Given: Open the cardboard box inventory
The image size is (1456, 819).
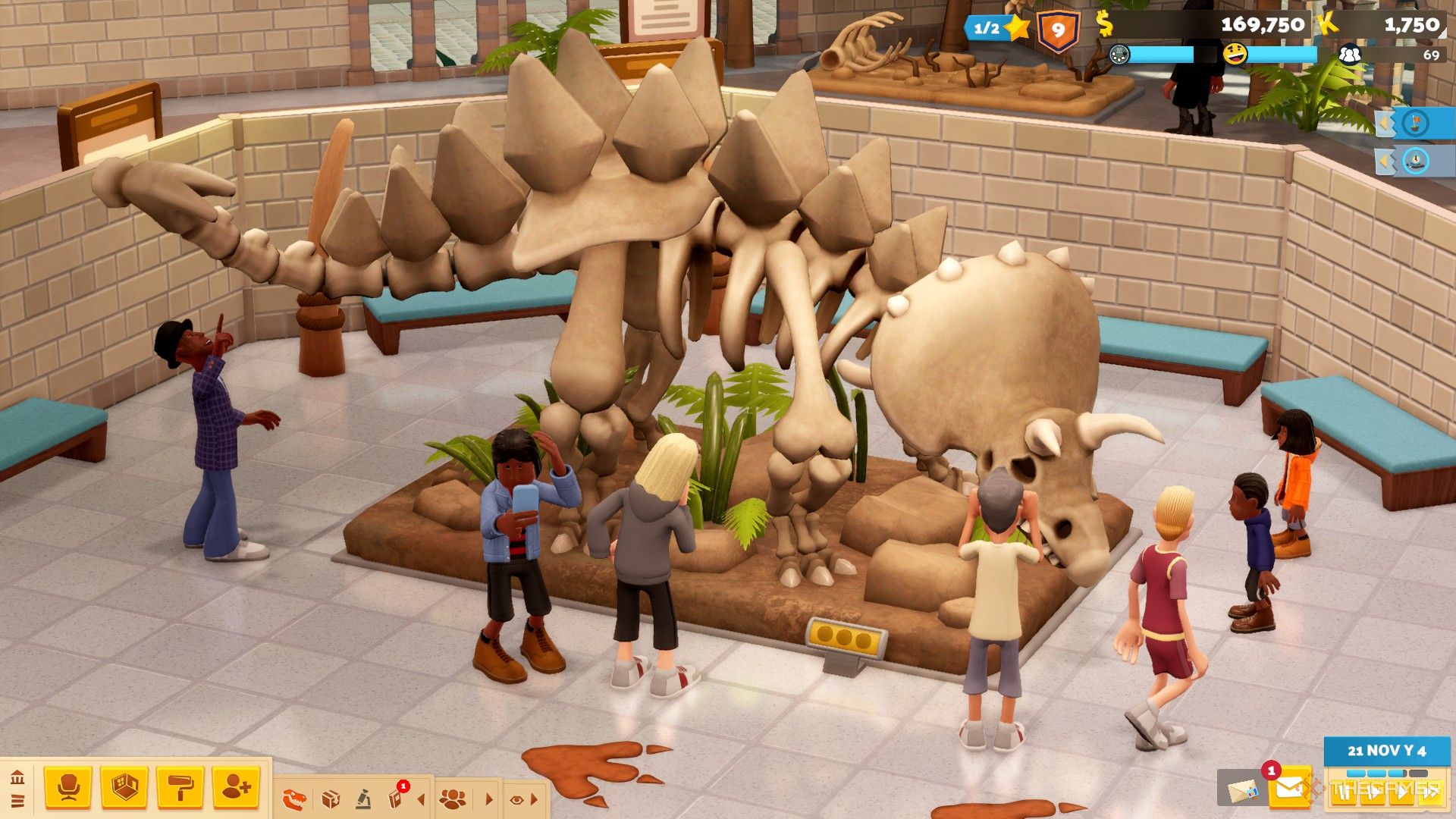Looking at the screenshot, I should coord(331,799).
